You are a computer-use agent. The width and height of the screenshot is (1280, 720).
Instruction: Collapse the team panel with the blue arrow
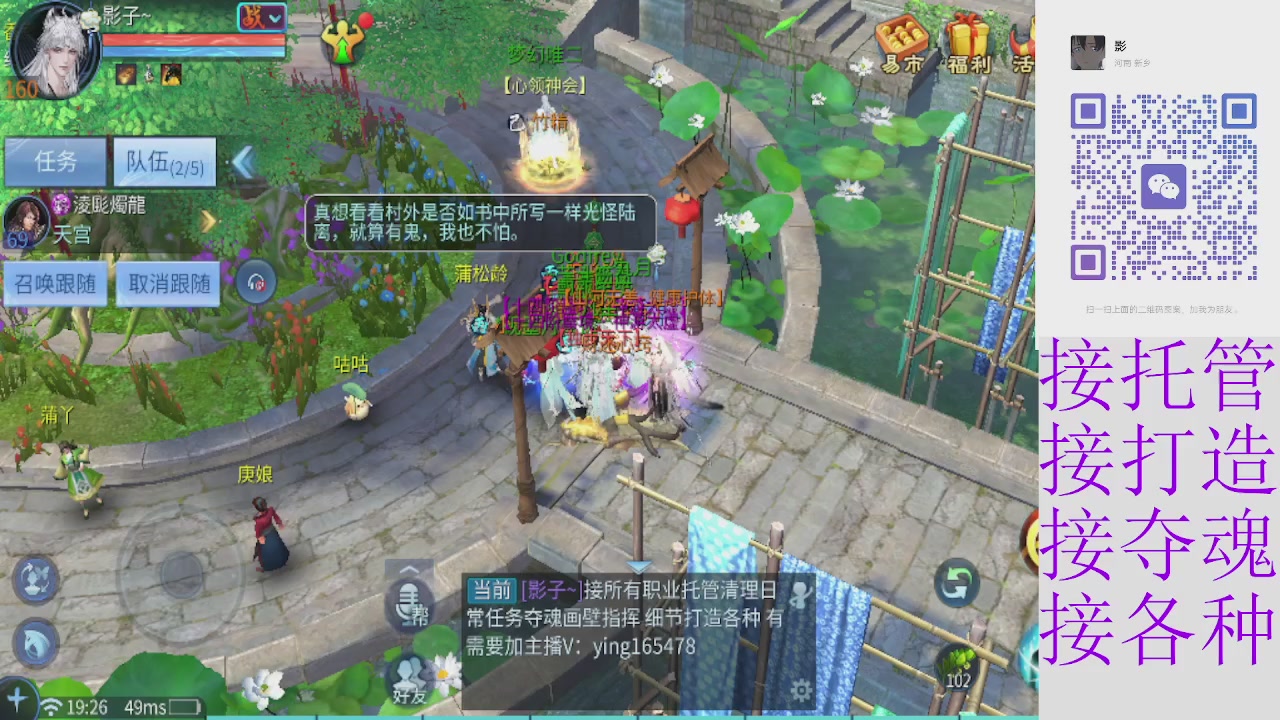pyautogui.click(x=247, y=160)
